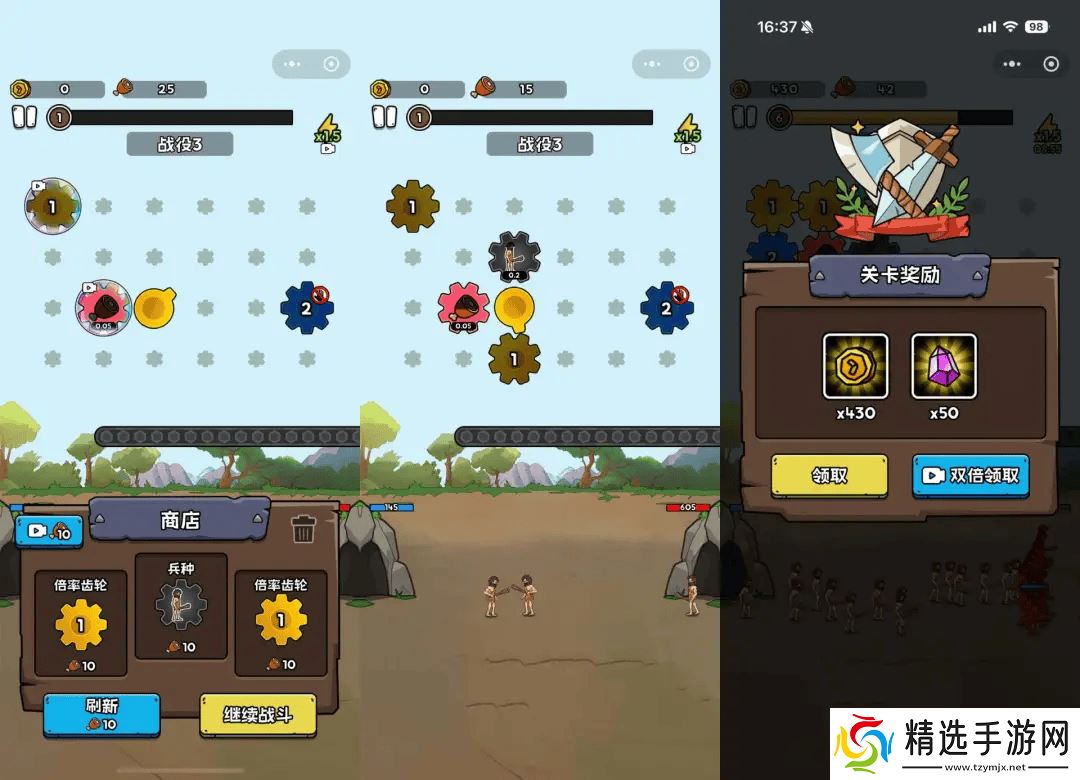Viewport: 1080px width, 780px height.
Task: Continue the battle via 继续战斗
Action: (257, 715)
